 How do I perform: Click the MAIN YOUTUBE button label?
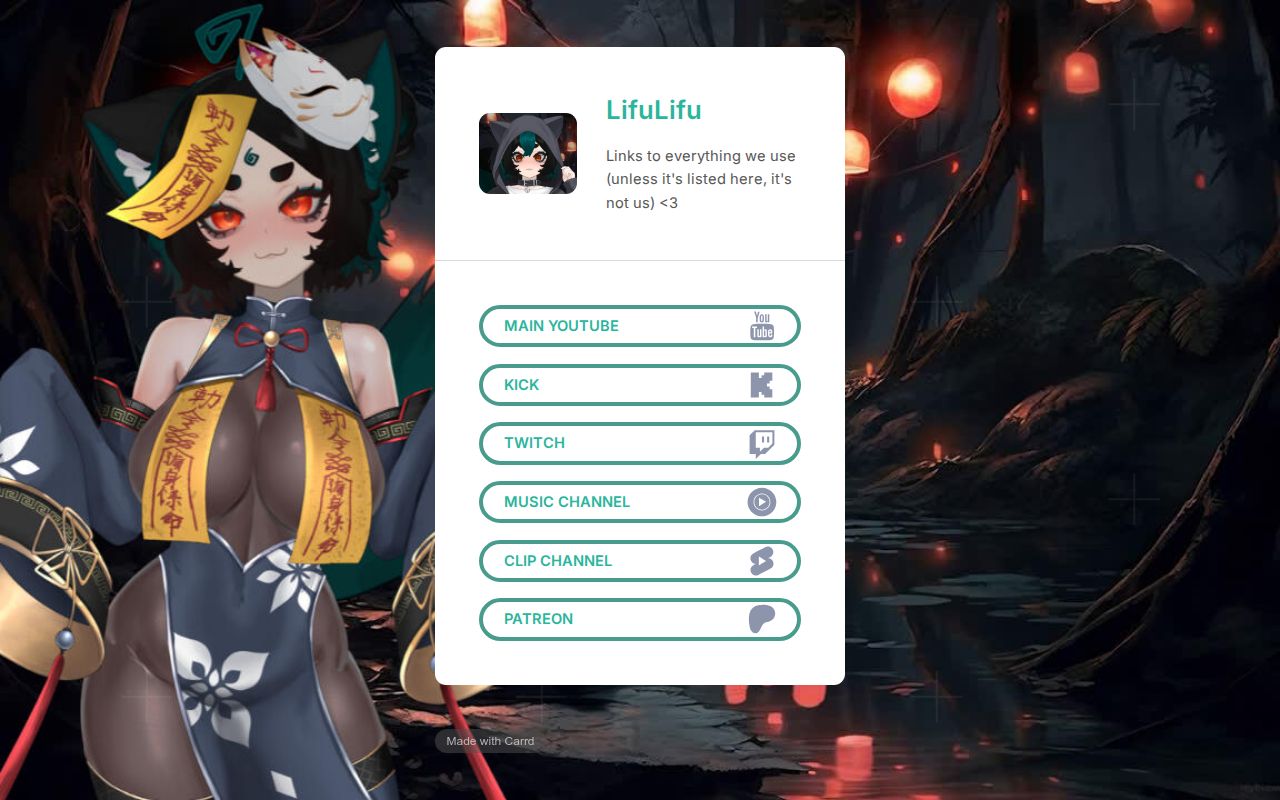pos(561,325)
